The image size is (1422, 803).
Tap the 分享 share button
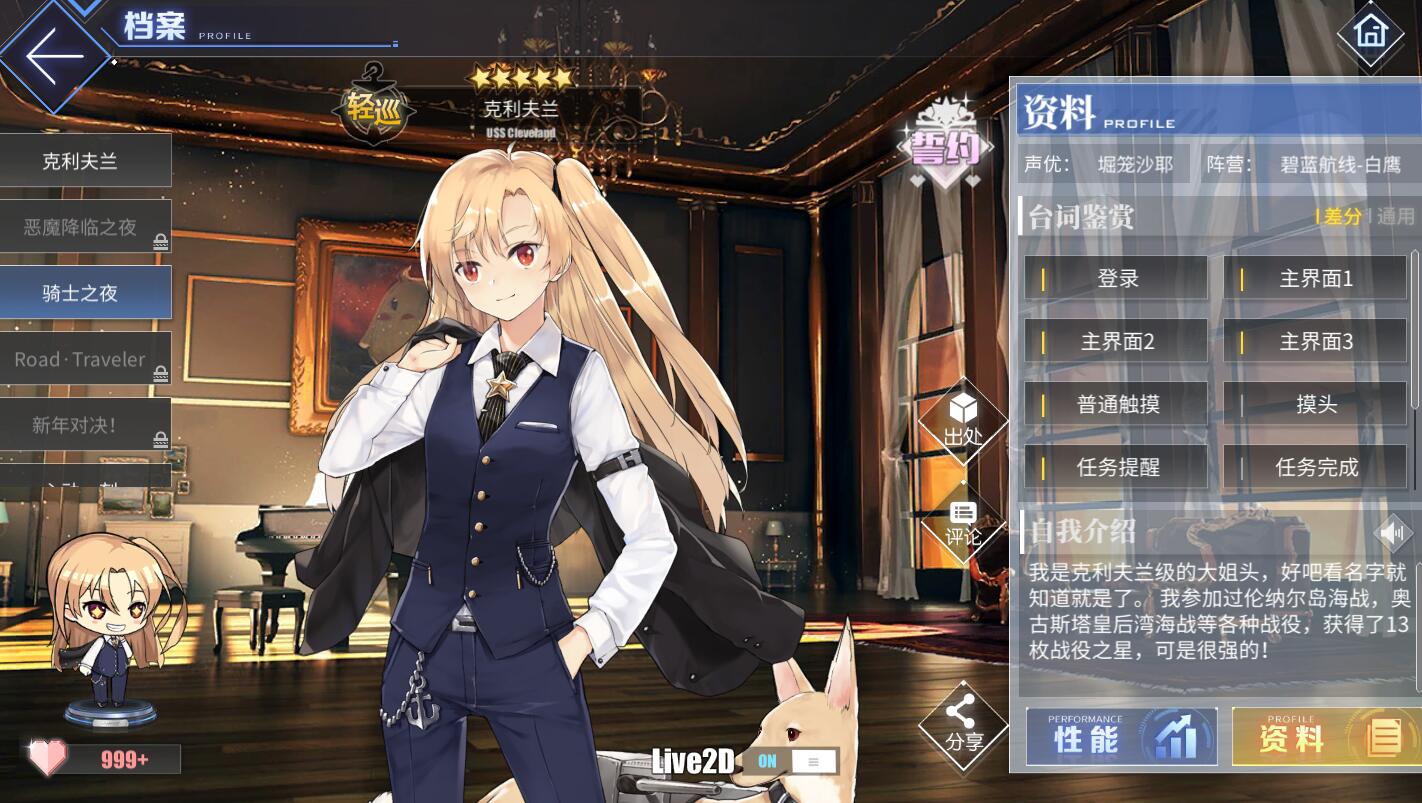(963, 726)
